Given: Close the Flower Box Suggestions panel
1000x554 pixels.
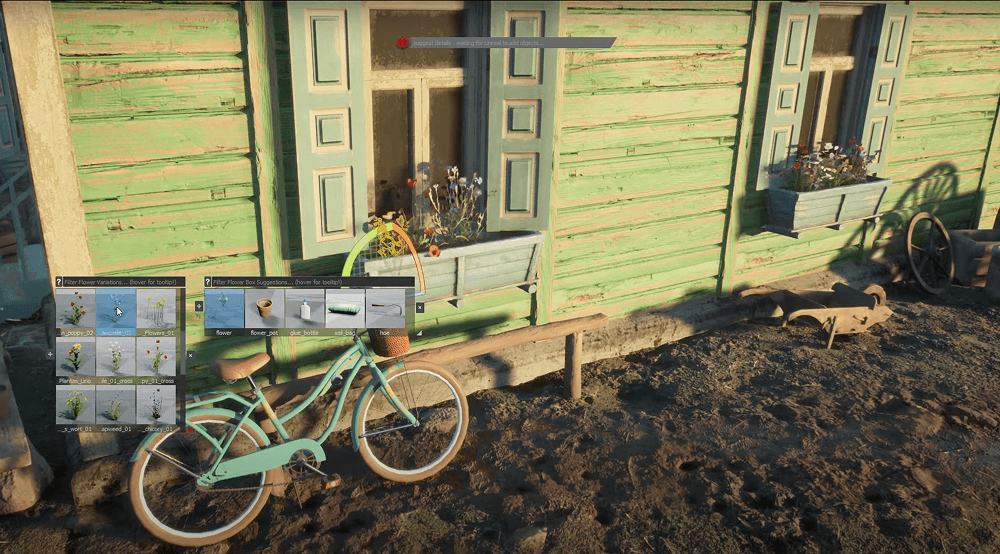Looking at the screenshot, I should click(x=419, y=307).
